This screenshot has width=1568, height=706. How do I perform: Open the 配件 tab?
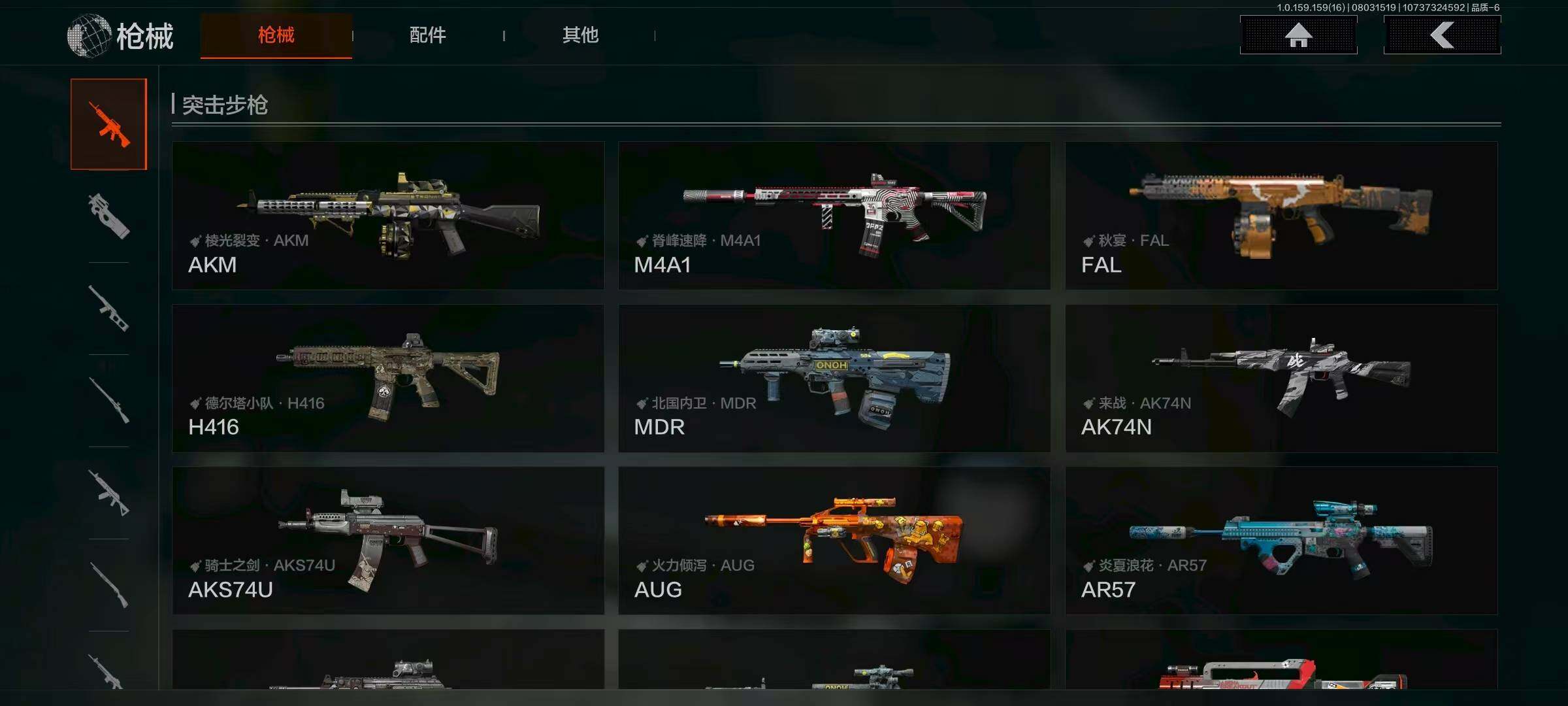point(427,35)
